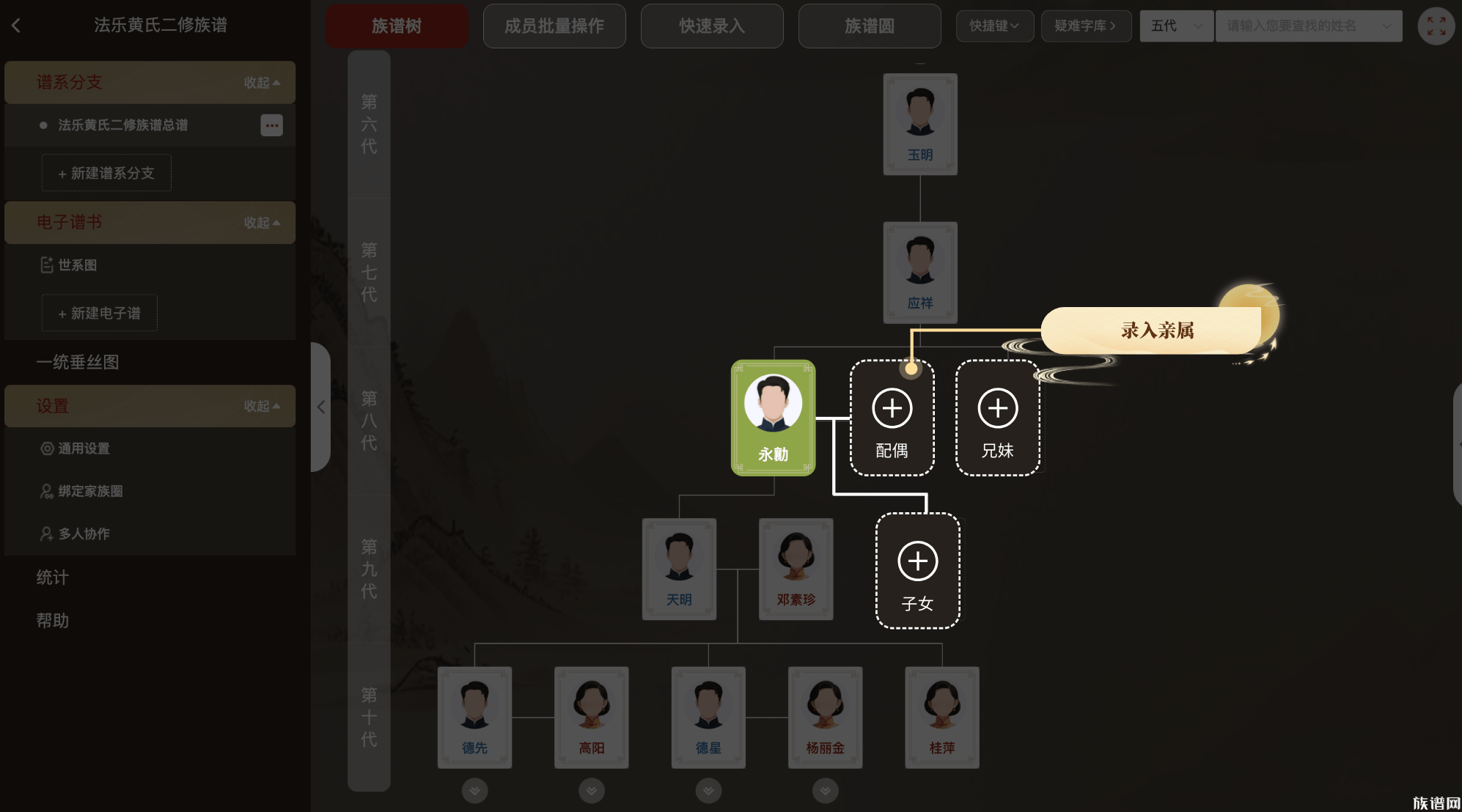Open the more options menu for 法乐黄氏二修族谱总谱

click(271, 125)
